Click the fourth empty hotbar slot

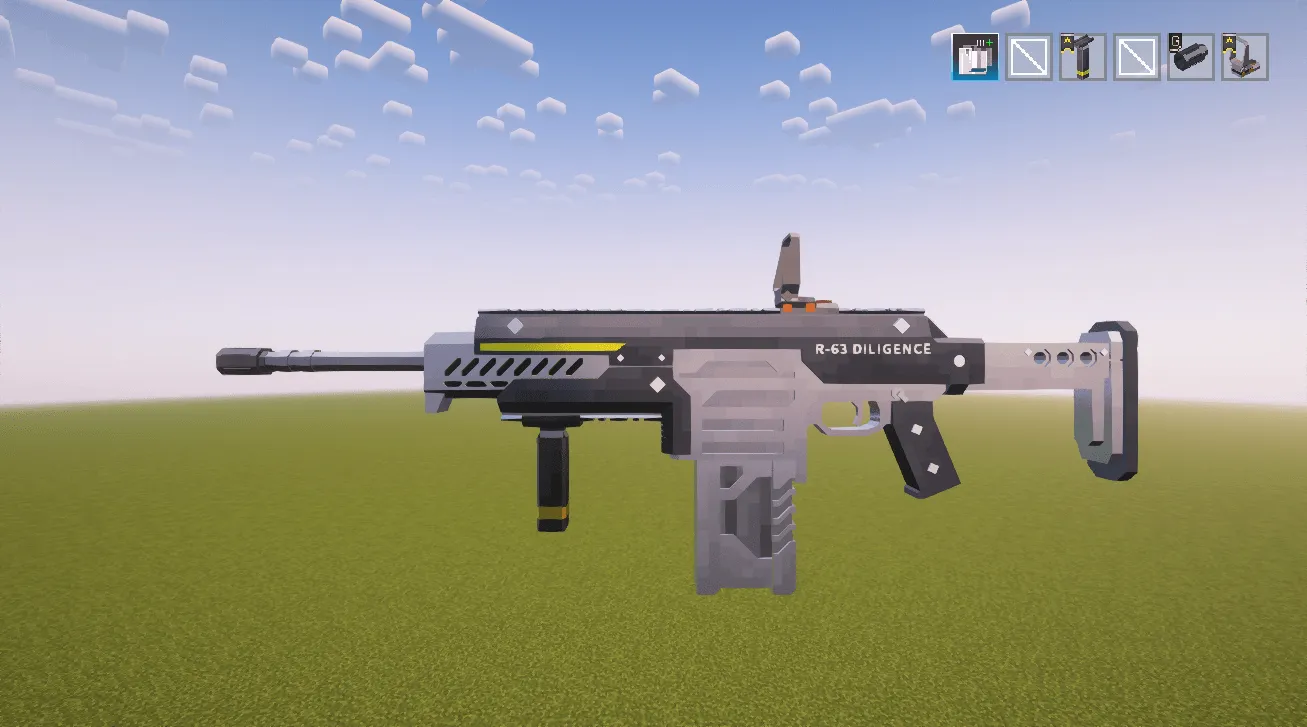tap(1137, 57)
